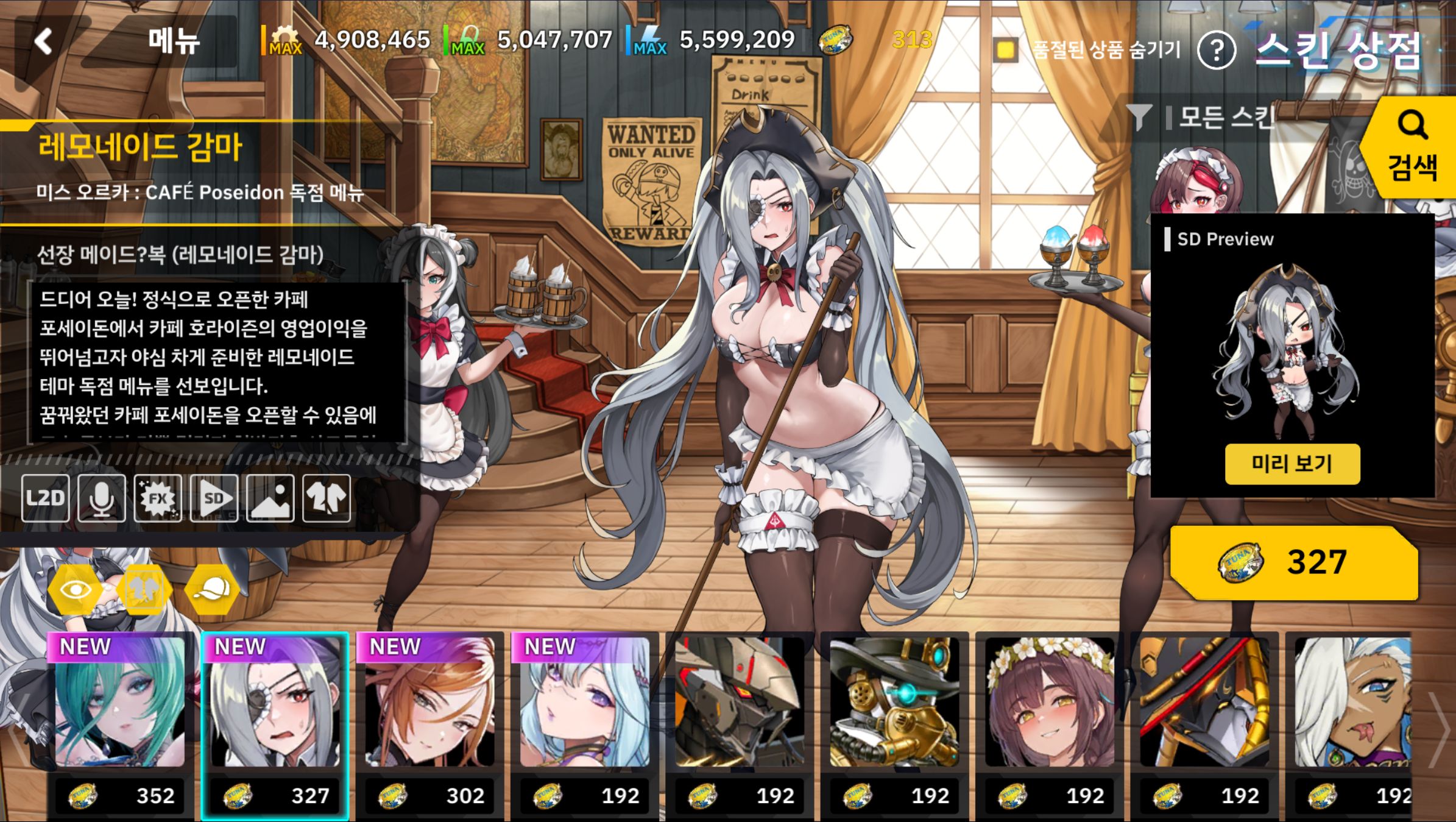Click the 미리 보기 preview button
Viewport: 1456px width, 822px height.
pyautogui.click(x=1292, y=464)
